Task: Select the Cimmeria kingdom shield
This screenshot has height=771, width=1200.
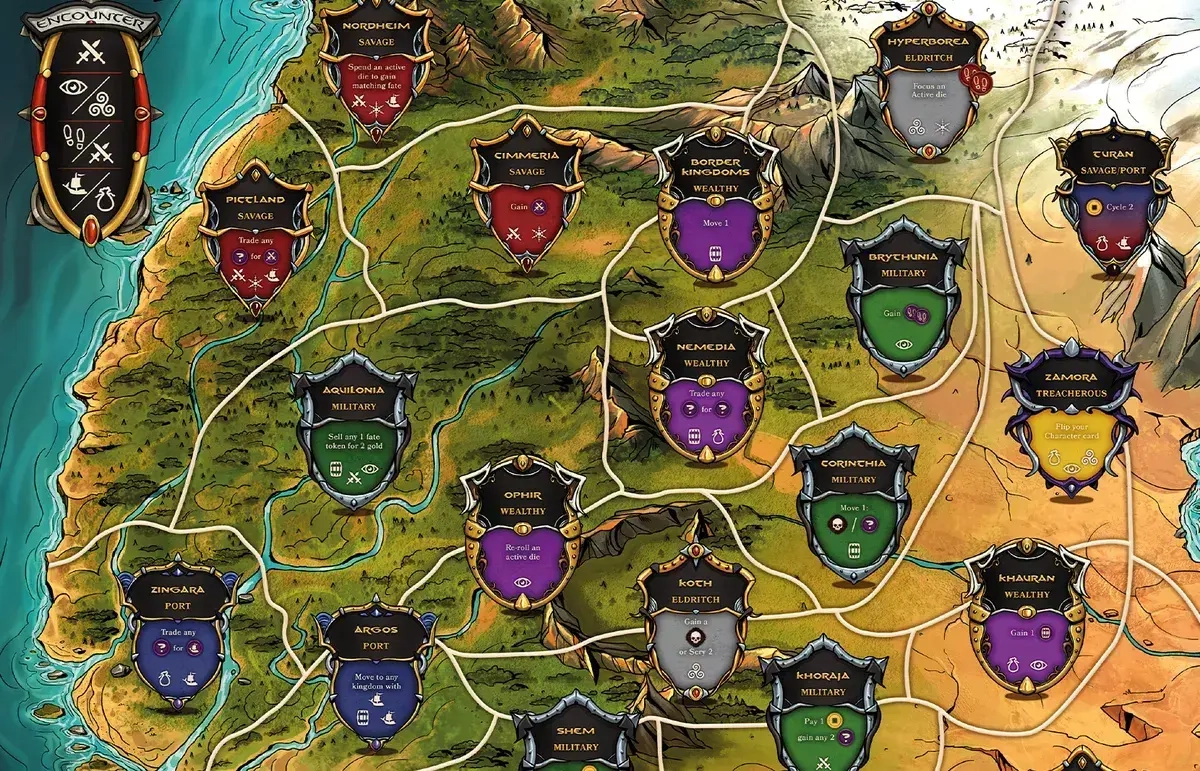Action: coord(526,195)
